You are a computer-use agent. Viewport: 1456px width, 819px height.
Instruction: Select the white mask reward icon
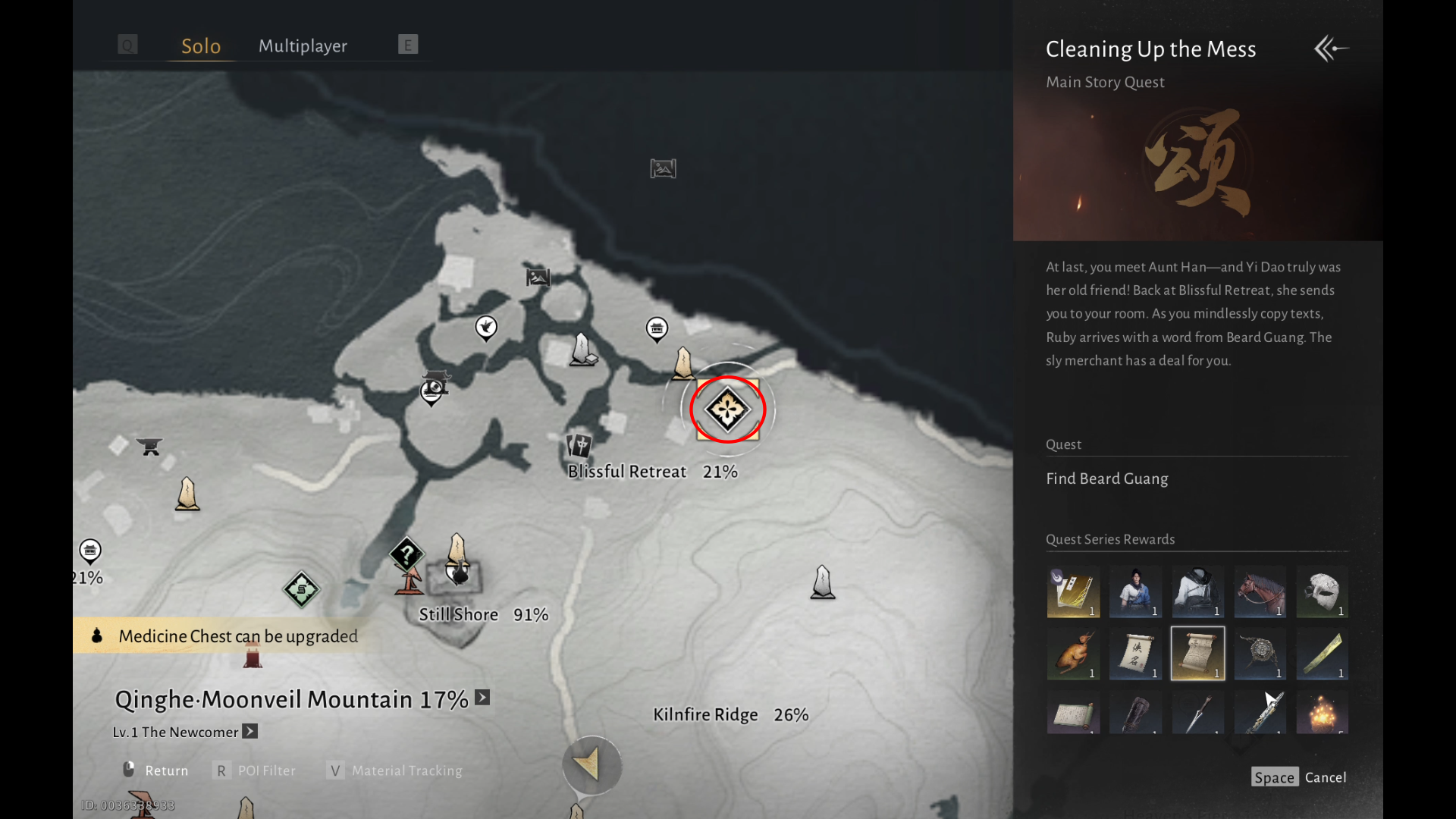(x=1322, y=591)
